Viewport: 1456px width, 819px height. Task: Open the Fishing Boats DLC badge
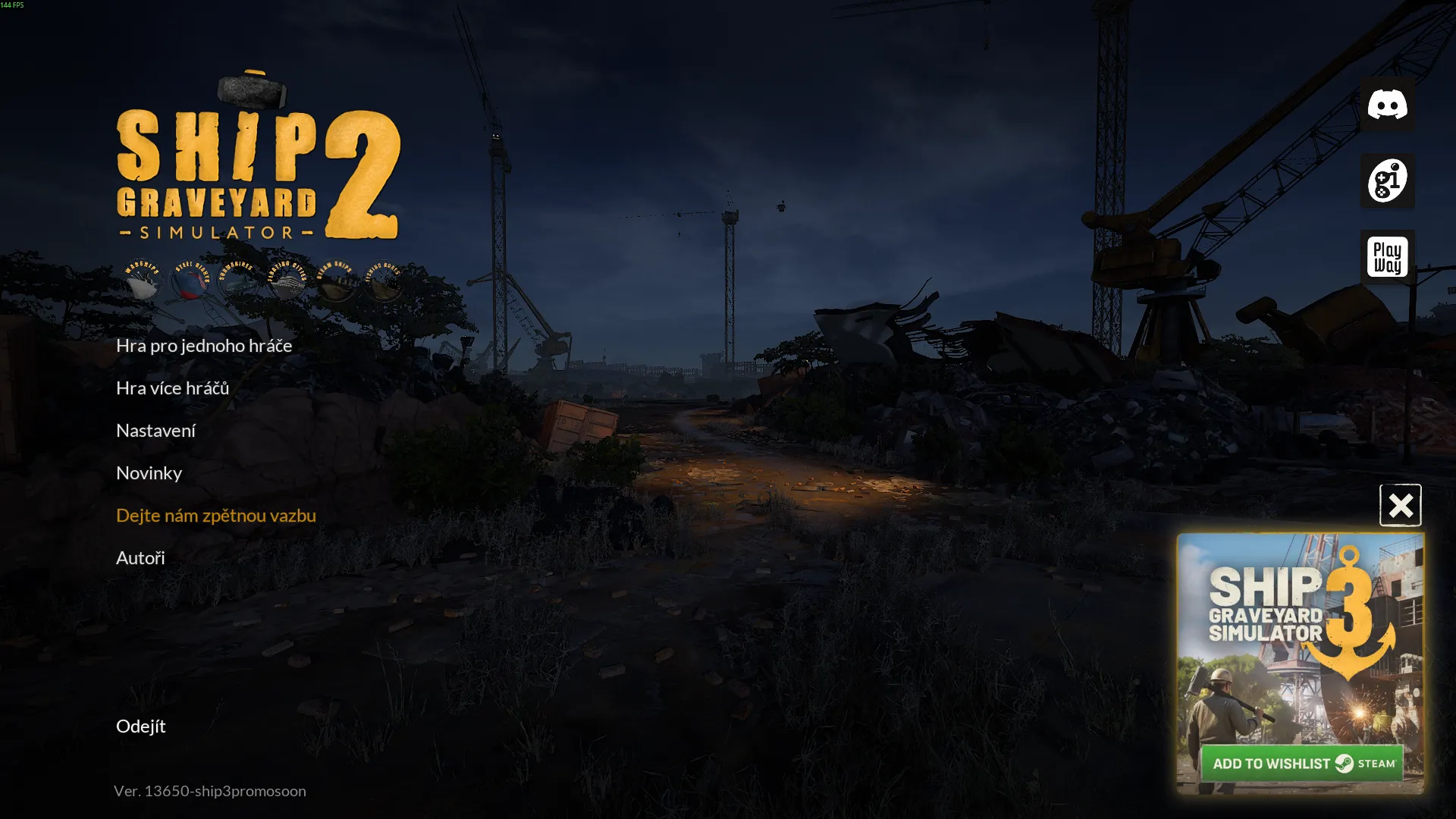click(382, 281)
